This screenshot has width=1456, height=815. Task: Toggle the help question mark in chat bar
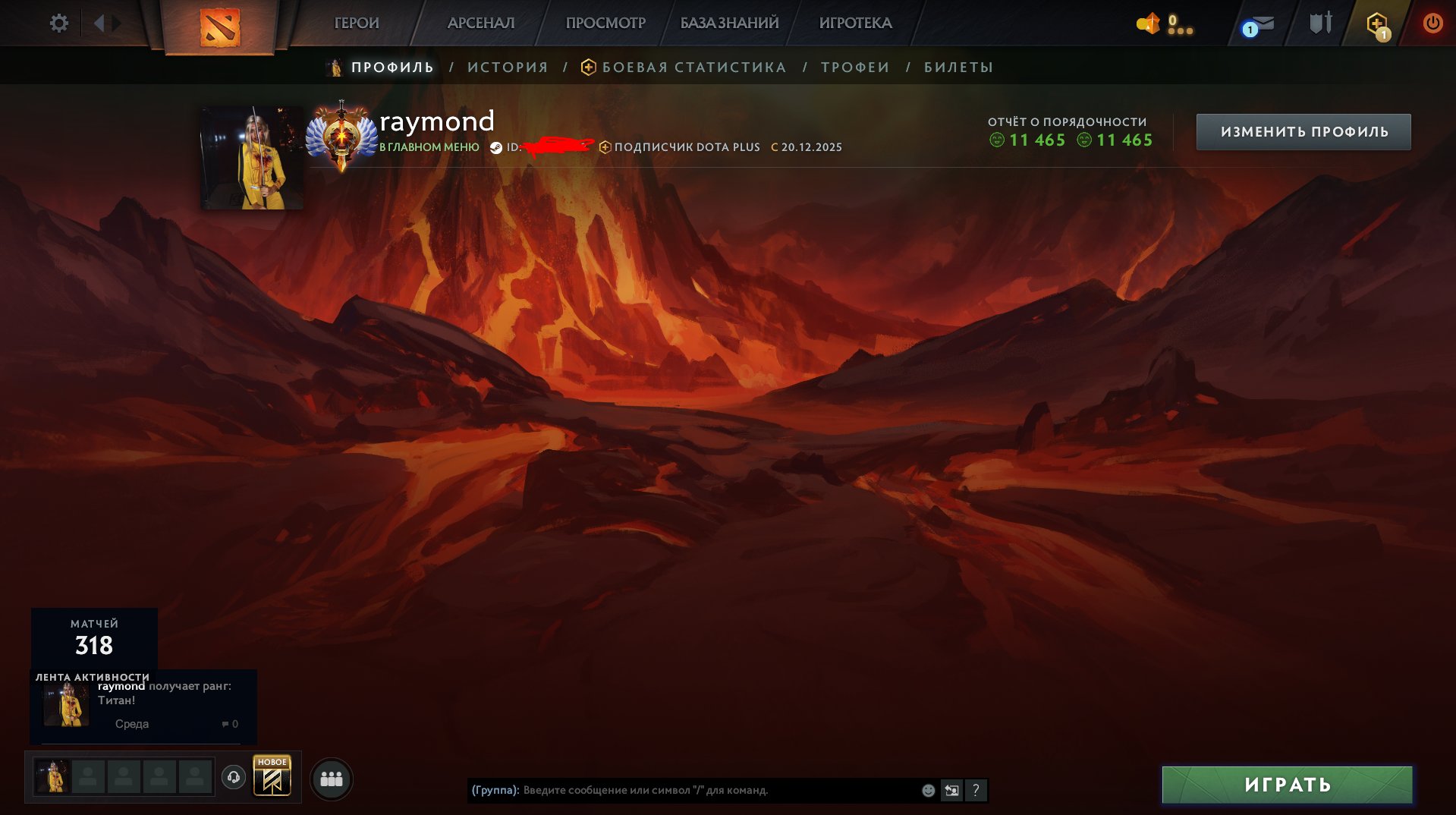click(x=977, y=791)
